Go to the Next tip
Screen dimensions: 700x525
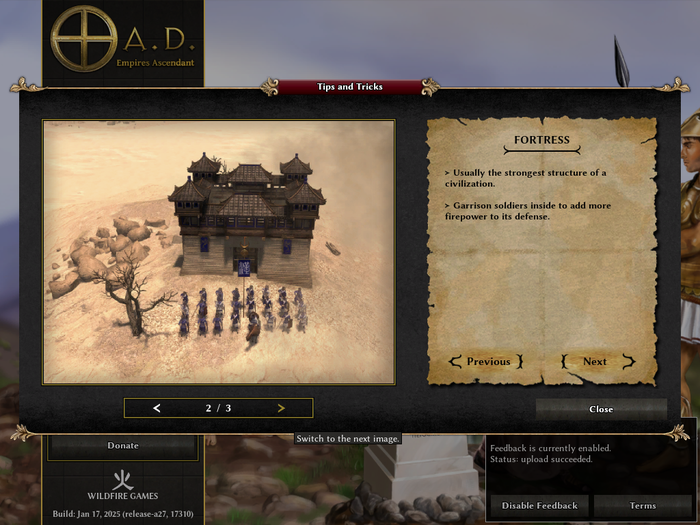594,361
